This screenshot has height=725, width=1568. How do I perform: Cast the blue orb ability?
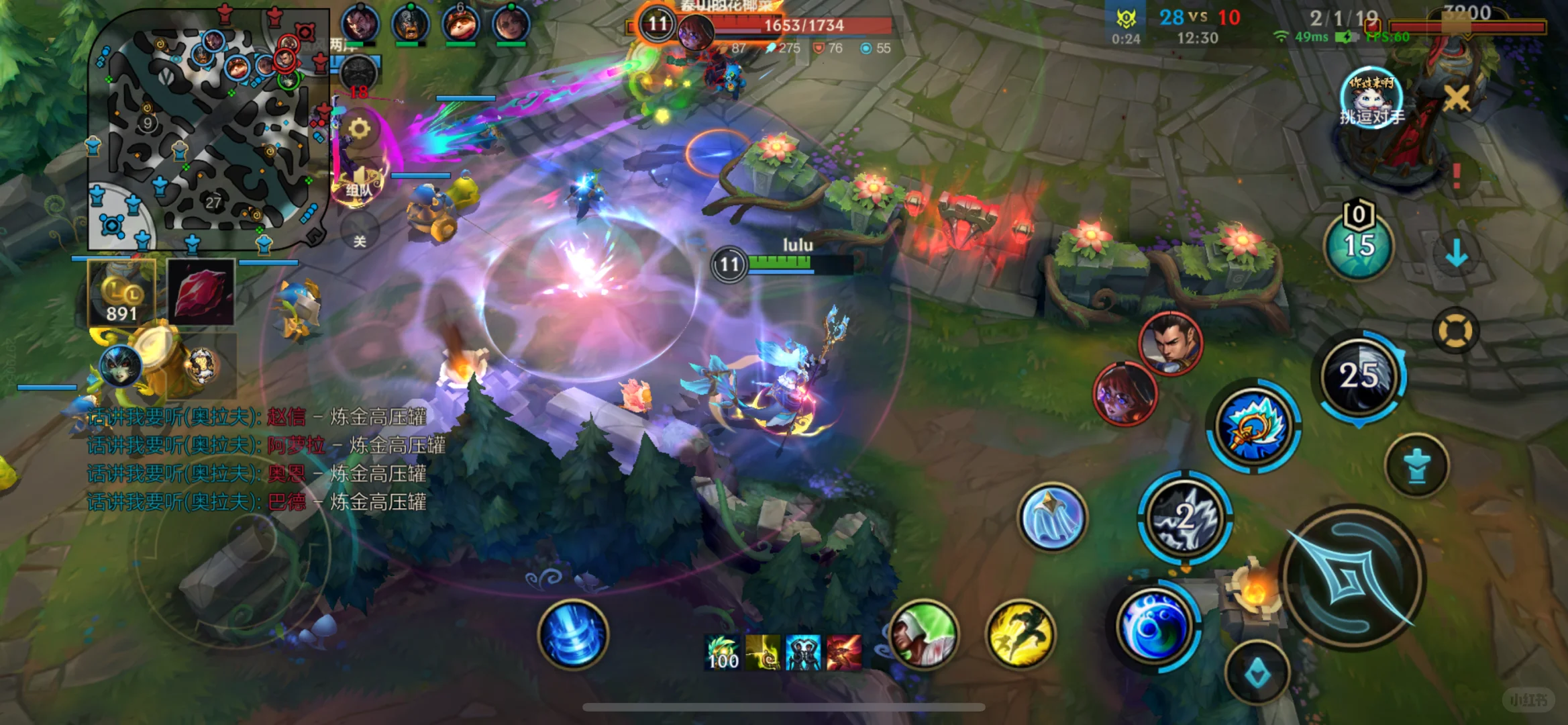(x=1154, y=626)
